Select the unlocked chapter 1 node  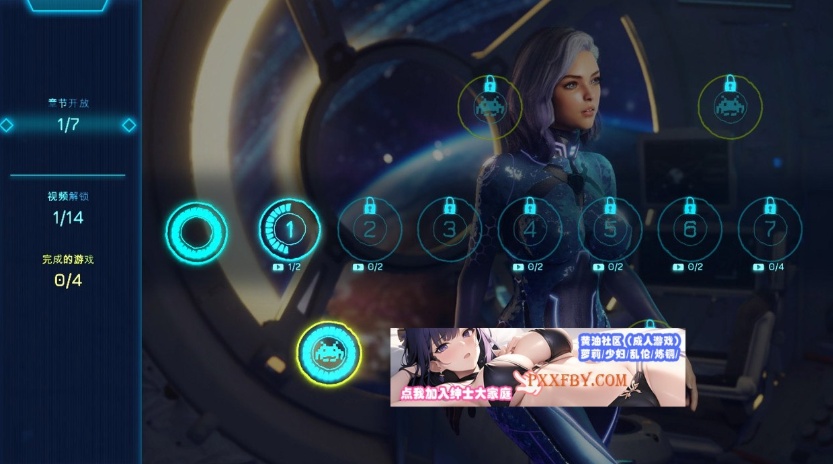(x=289, y=230)
